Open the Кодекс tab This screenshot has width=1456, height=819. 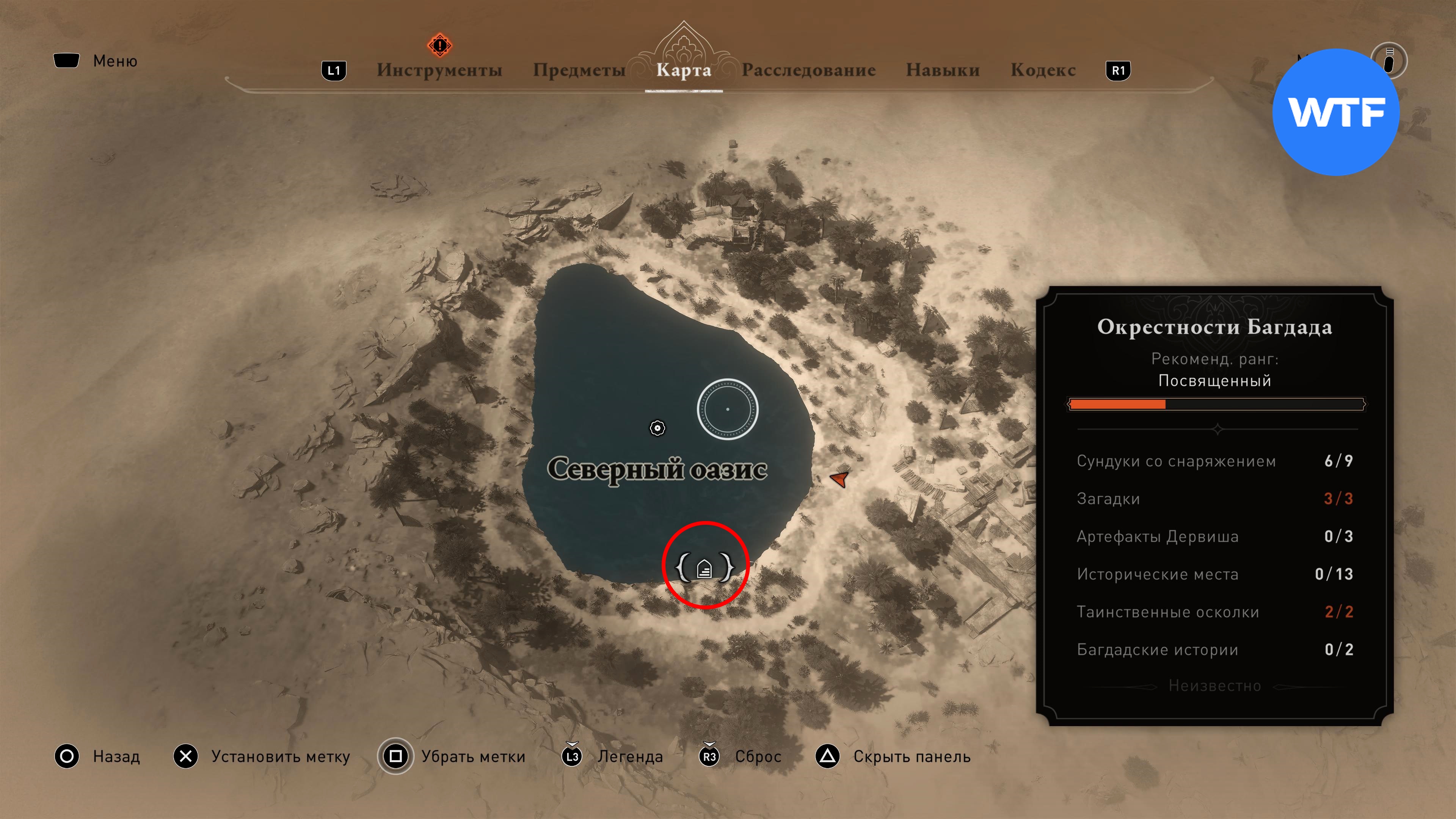point(1043,70)
